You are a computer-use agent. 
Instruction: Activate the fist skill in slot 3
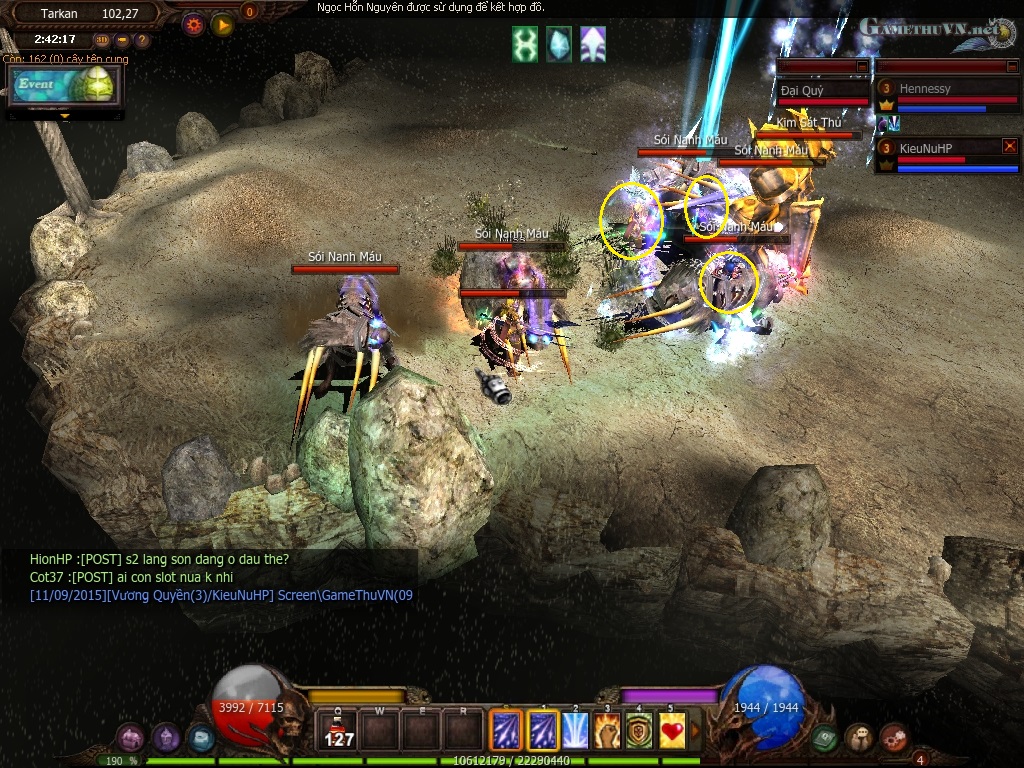click(x=607, y=730)
